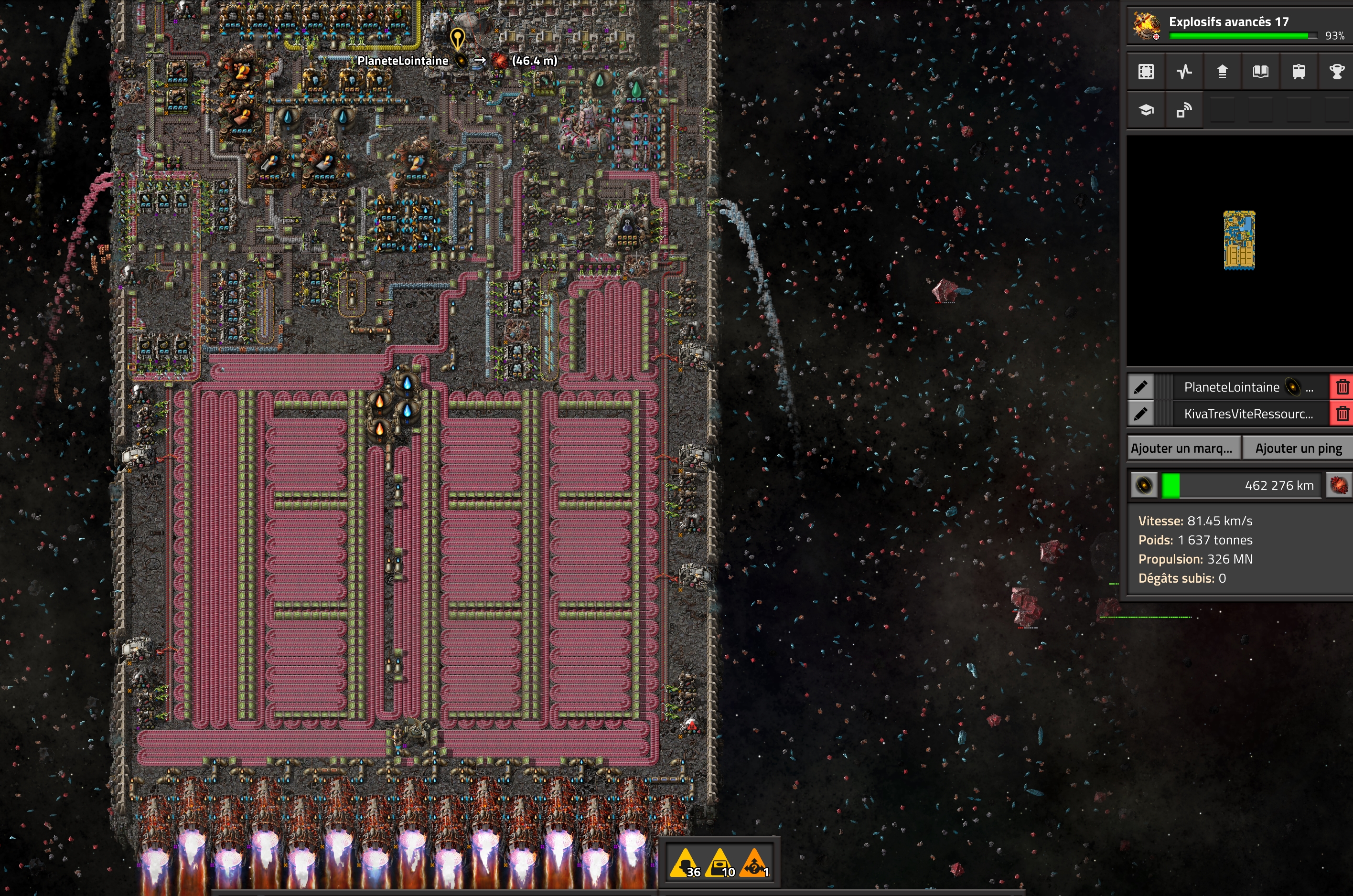Open the orange question-mark alert showing 1
The height and width of the screenshot is (896, 1353).
pos(754,863)
